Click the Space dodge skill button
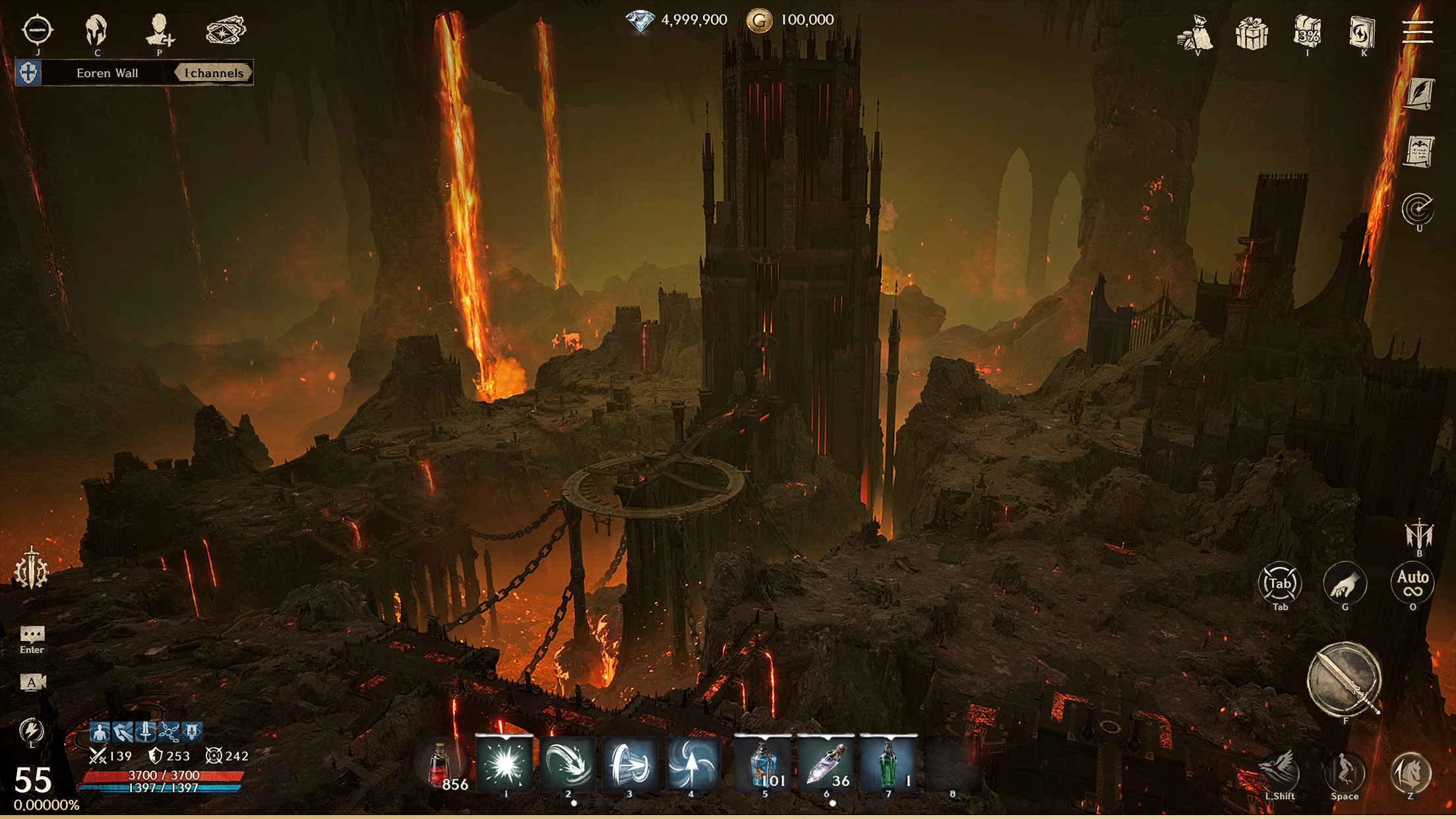The width and height of the screenshot is (1456, 819). coord(1344,772)
